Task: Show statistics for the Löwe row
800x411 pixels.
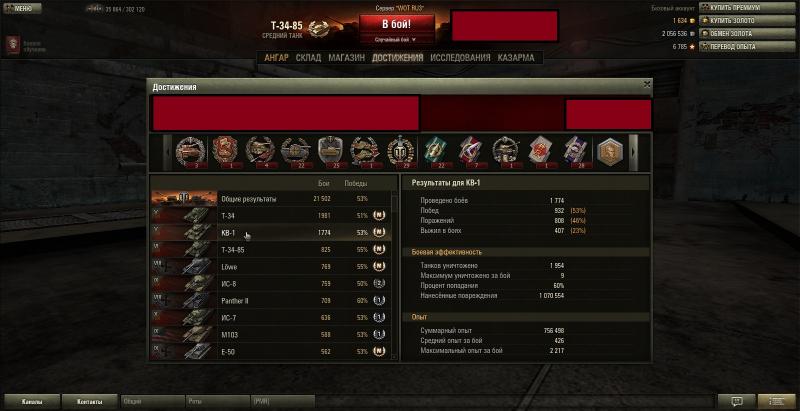Action: point(270,266)
